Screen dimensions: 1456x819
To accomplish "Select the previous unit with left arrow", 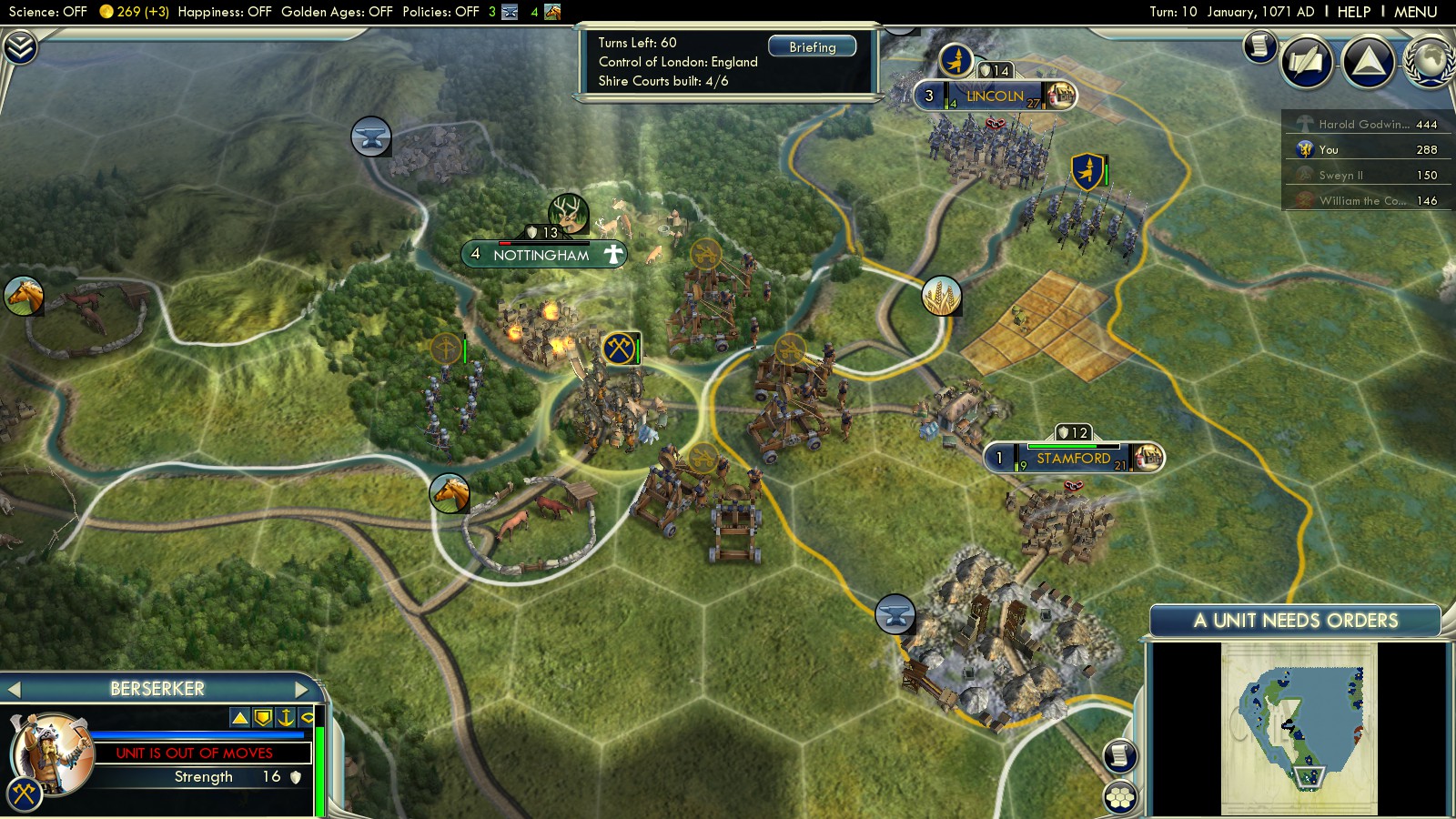I will 14,689.
